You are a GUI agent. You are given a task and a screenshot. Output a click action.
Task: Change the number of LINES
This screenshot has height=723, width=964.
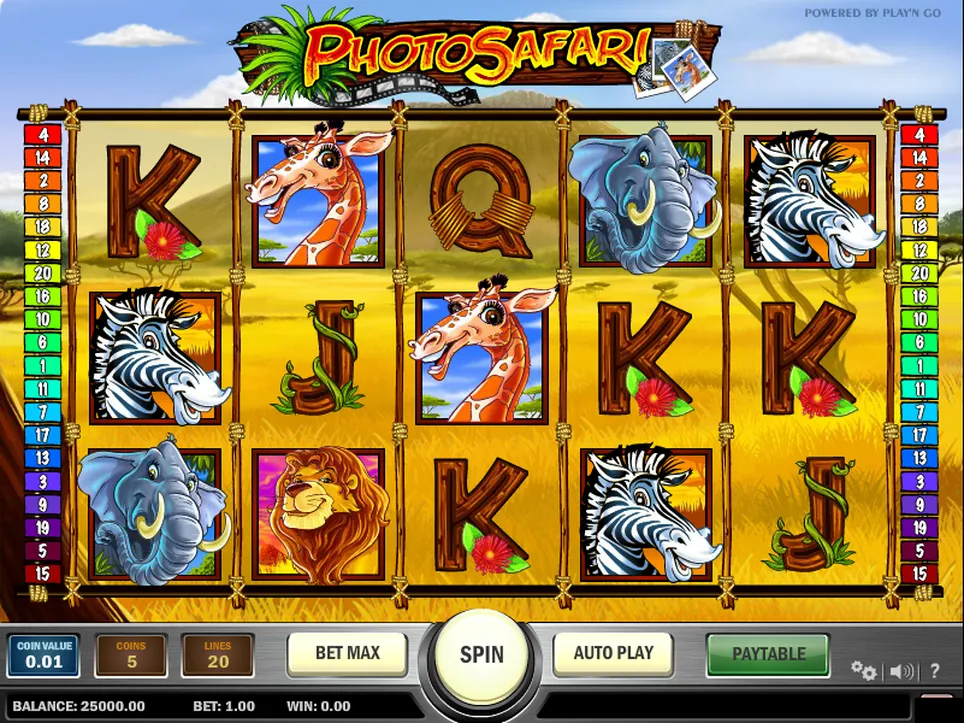(x=218, y=654)
